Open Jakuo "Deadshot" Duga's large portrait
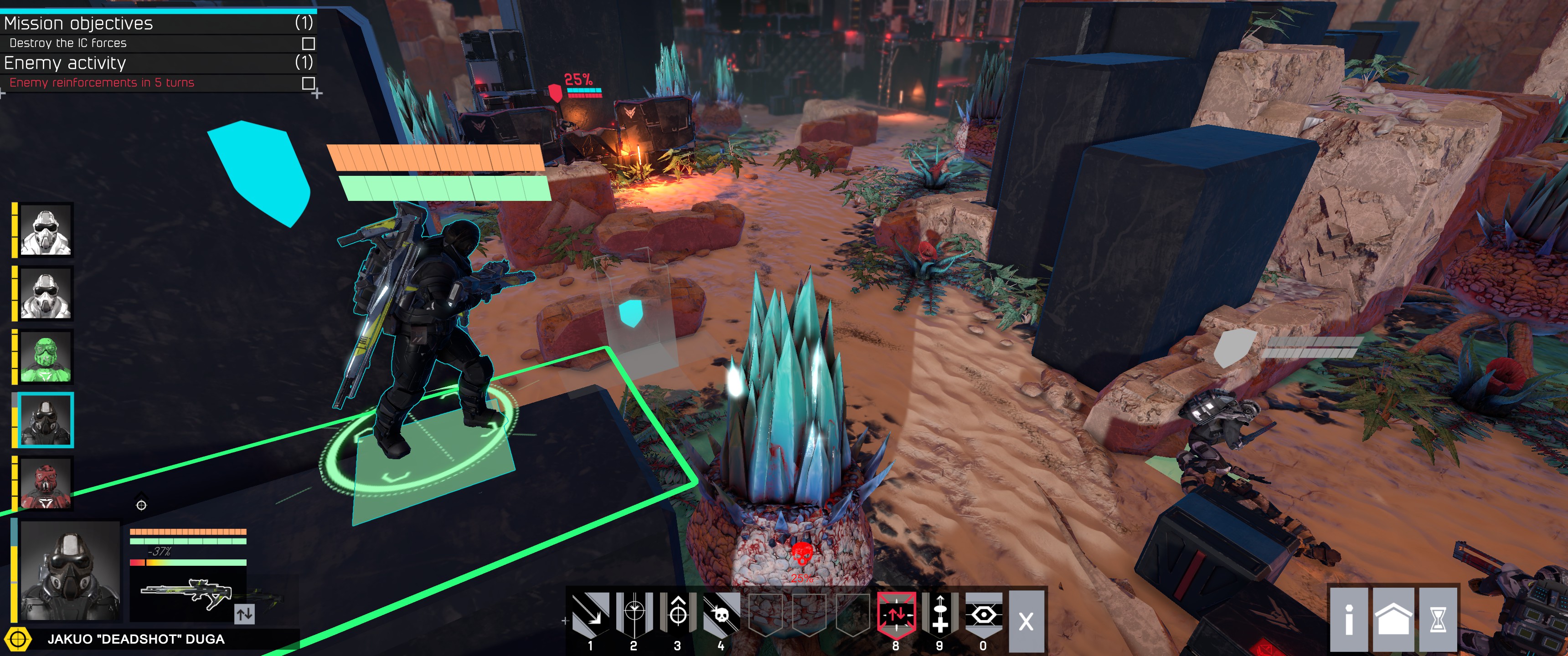The image size is (1568, 656). pyautogui.click(x=70, y=570)
